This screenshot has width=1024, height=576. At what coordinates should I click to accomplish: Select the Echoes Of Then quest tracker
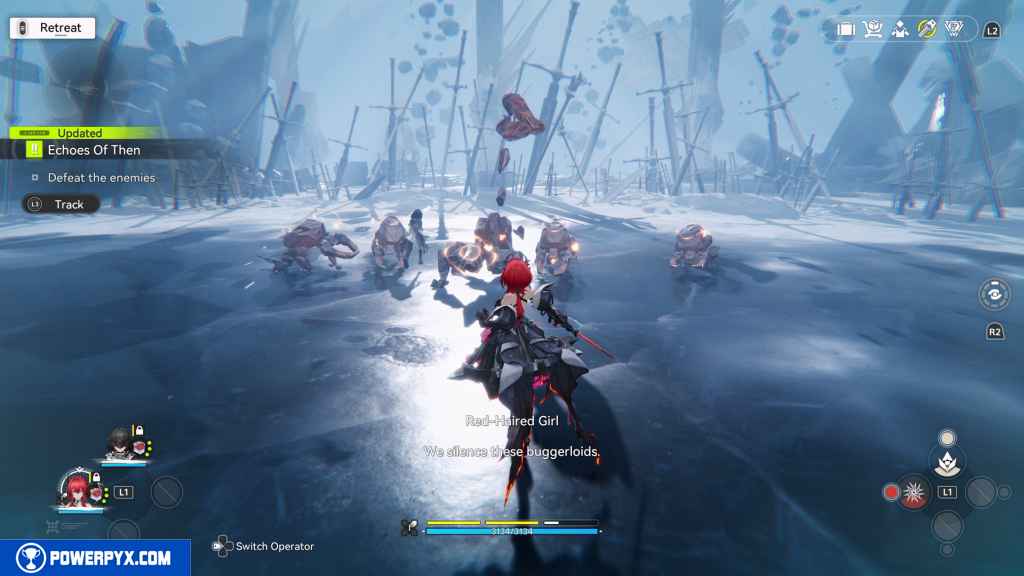click(93, 150)
